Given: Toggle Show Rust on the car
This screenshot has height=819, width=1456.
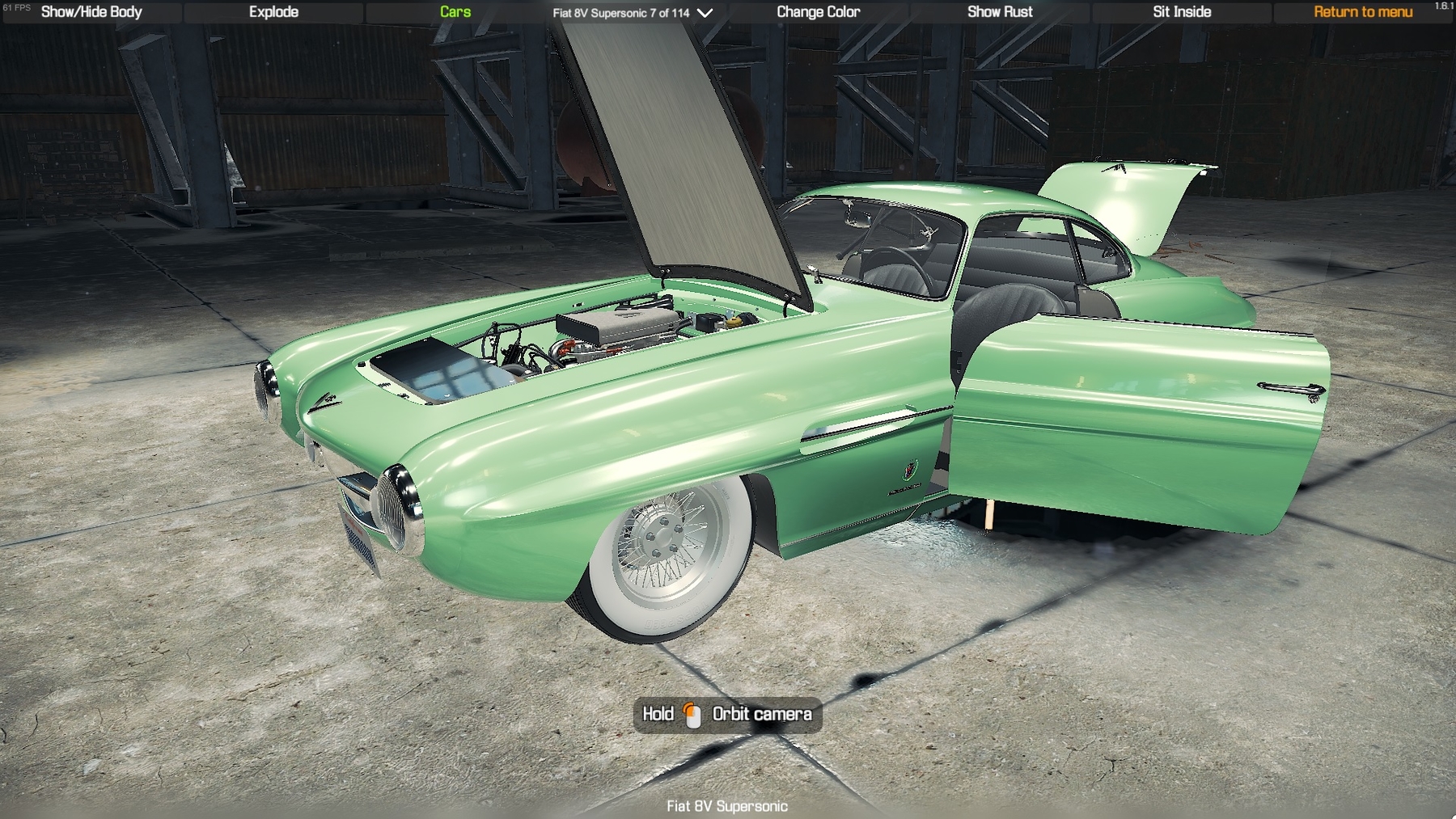Looking at the screenshot, I should click(1000, 12).
